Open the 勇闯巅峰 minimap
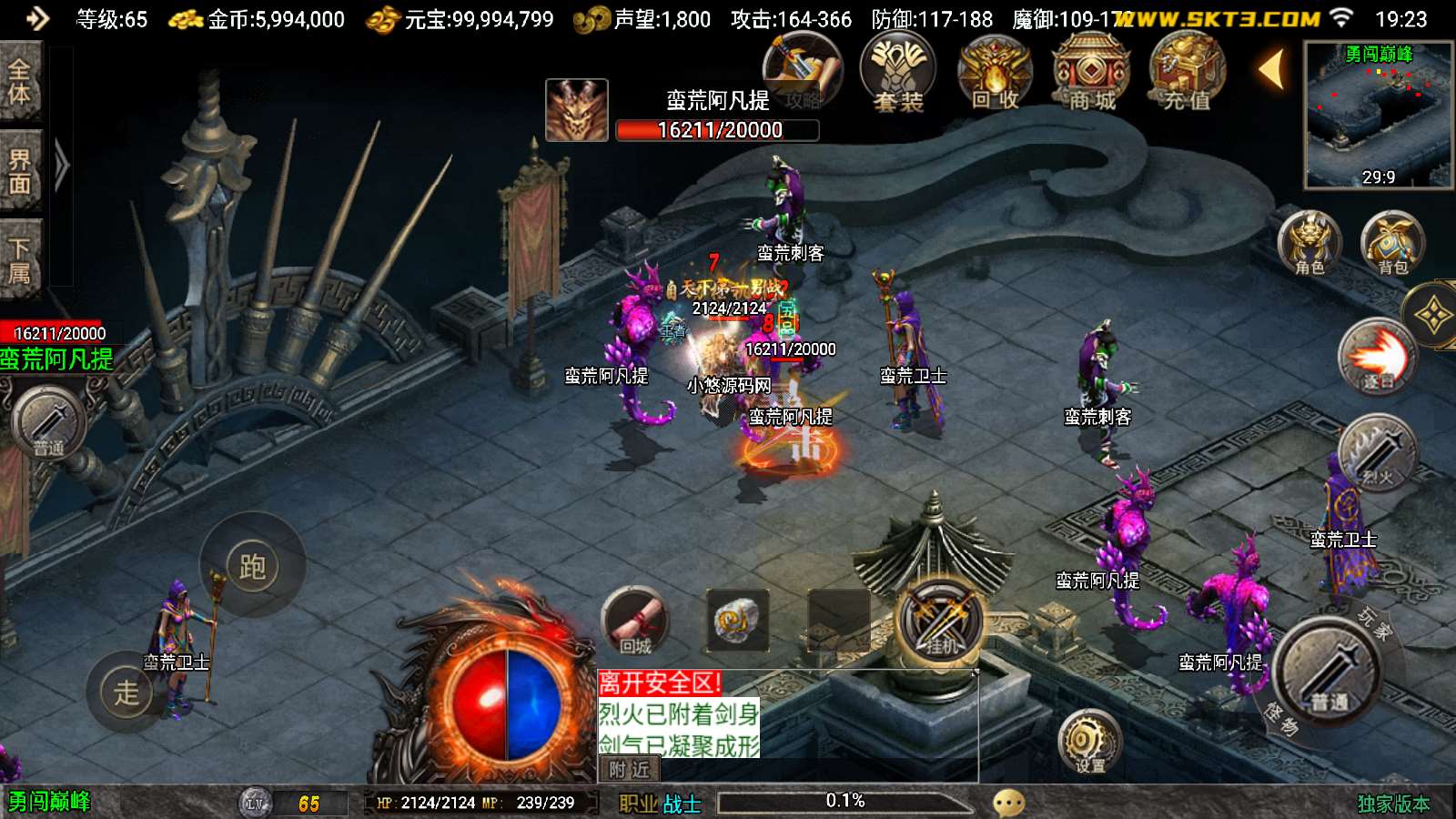 tap(1378, 115)
